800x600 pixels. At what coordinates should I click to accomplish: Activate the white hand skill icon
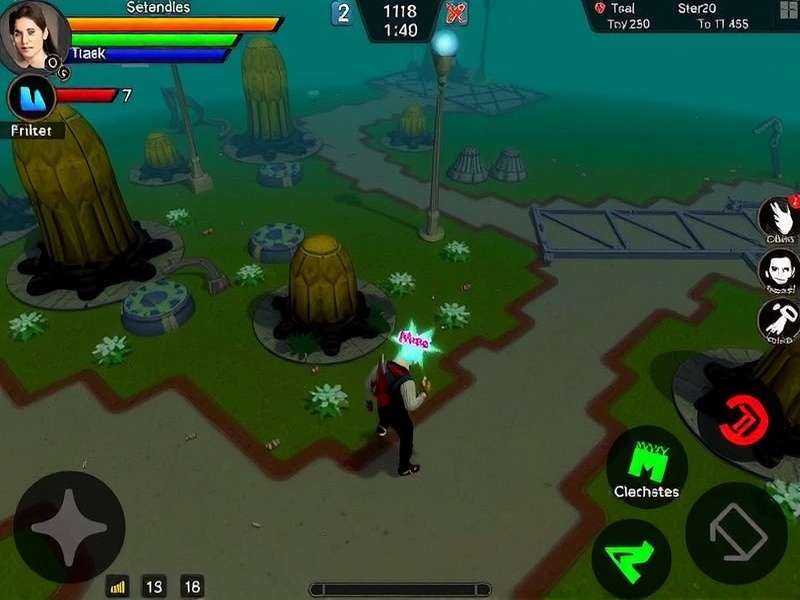pos(778,217)
